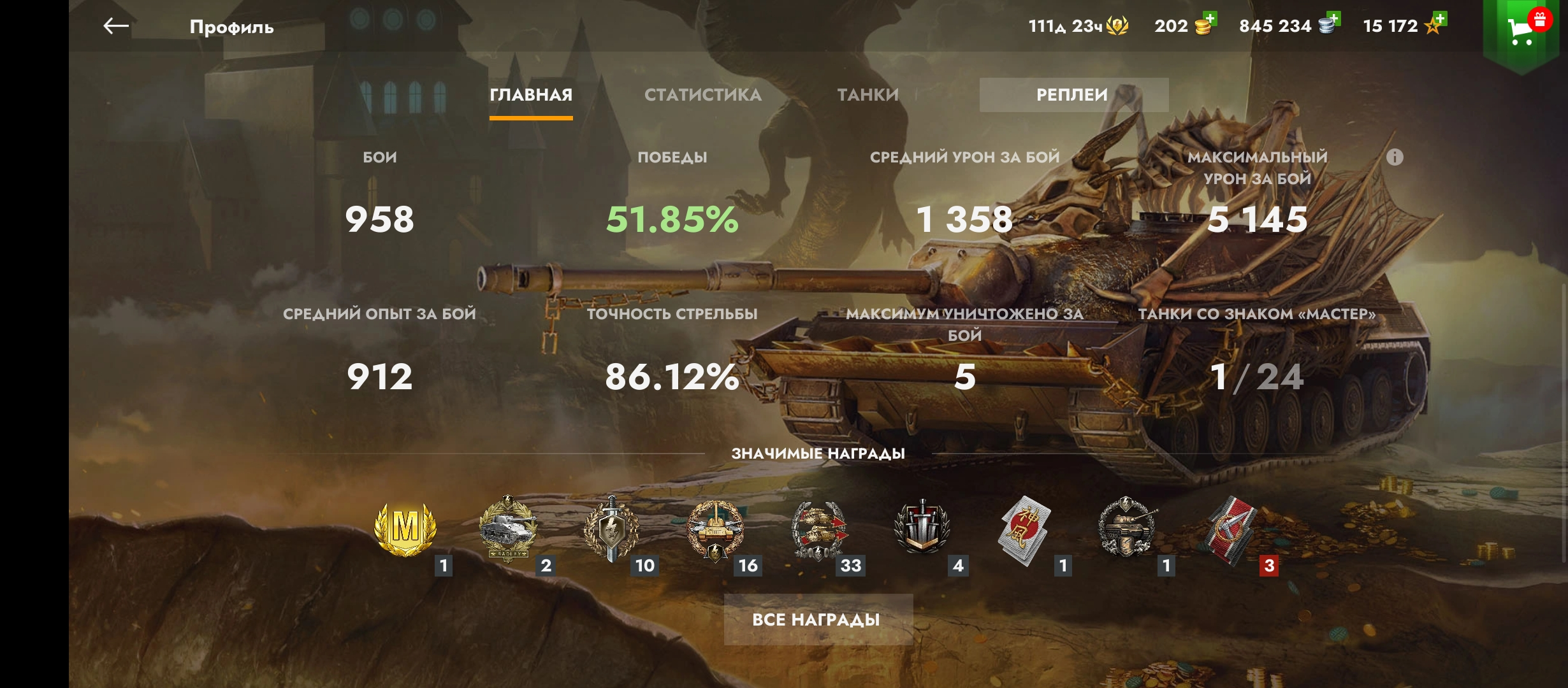Inspect the award with count 33

(818, 529)
